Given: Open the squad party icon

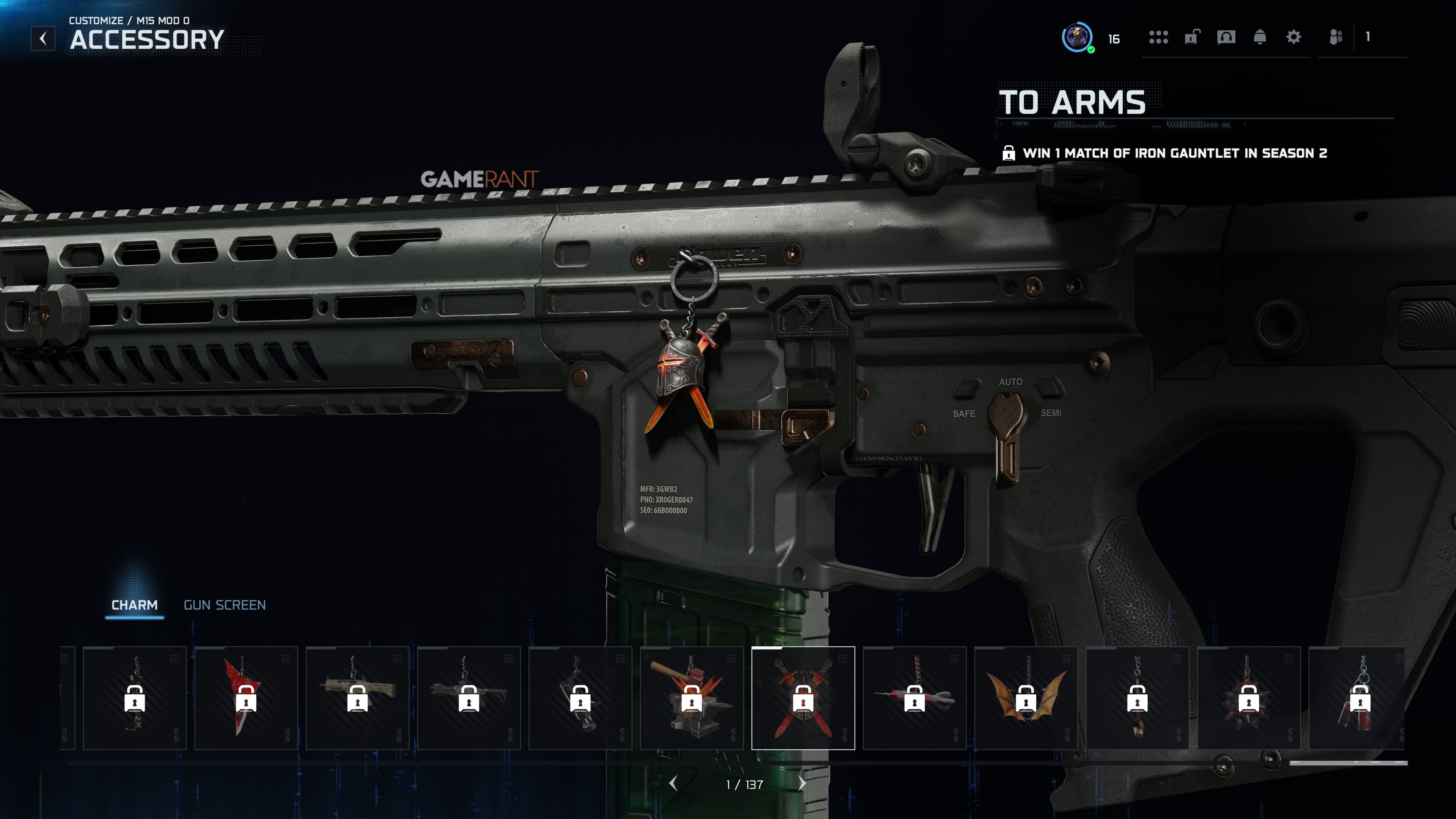Looking at the screenshot, I should coord(1335,37).
